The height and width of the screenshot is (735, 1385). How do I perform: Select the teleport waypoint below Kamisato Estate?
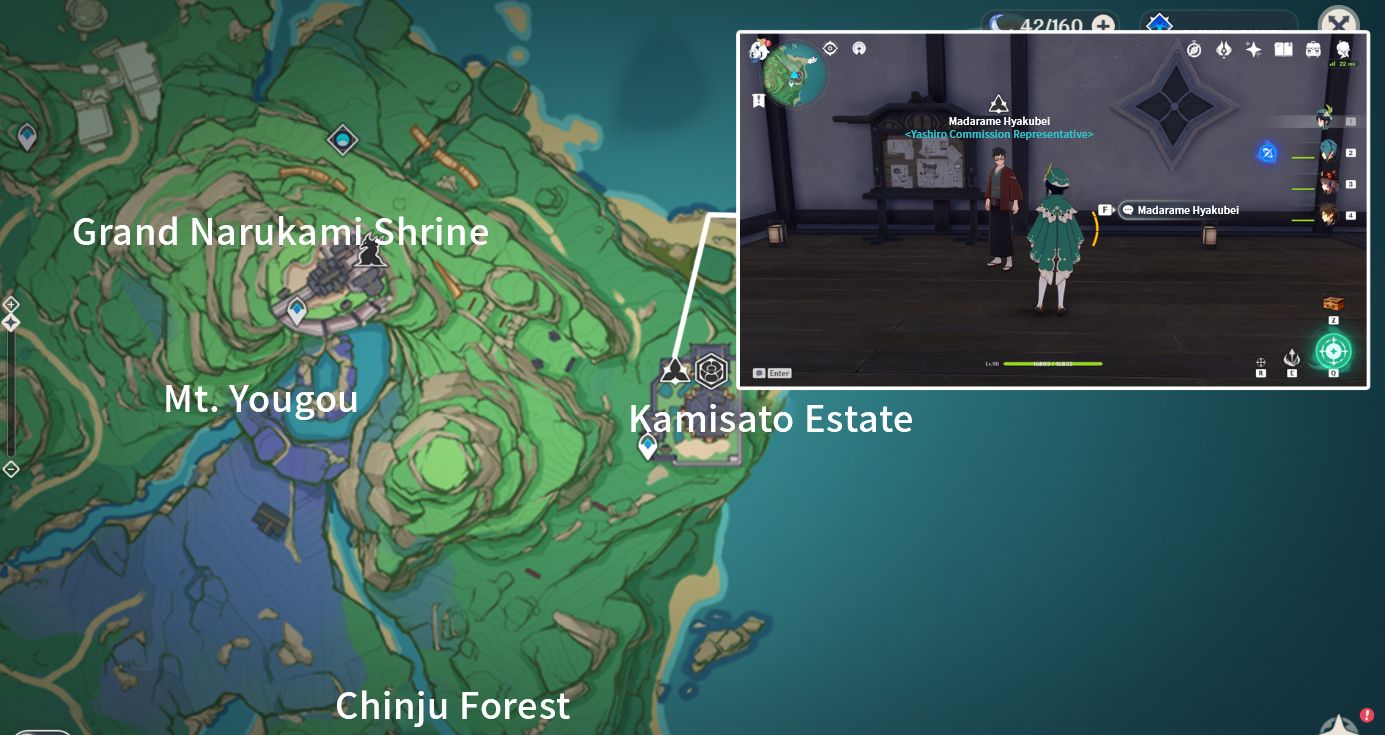coord(647,445)
